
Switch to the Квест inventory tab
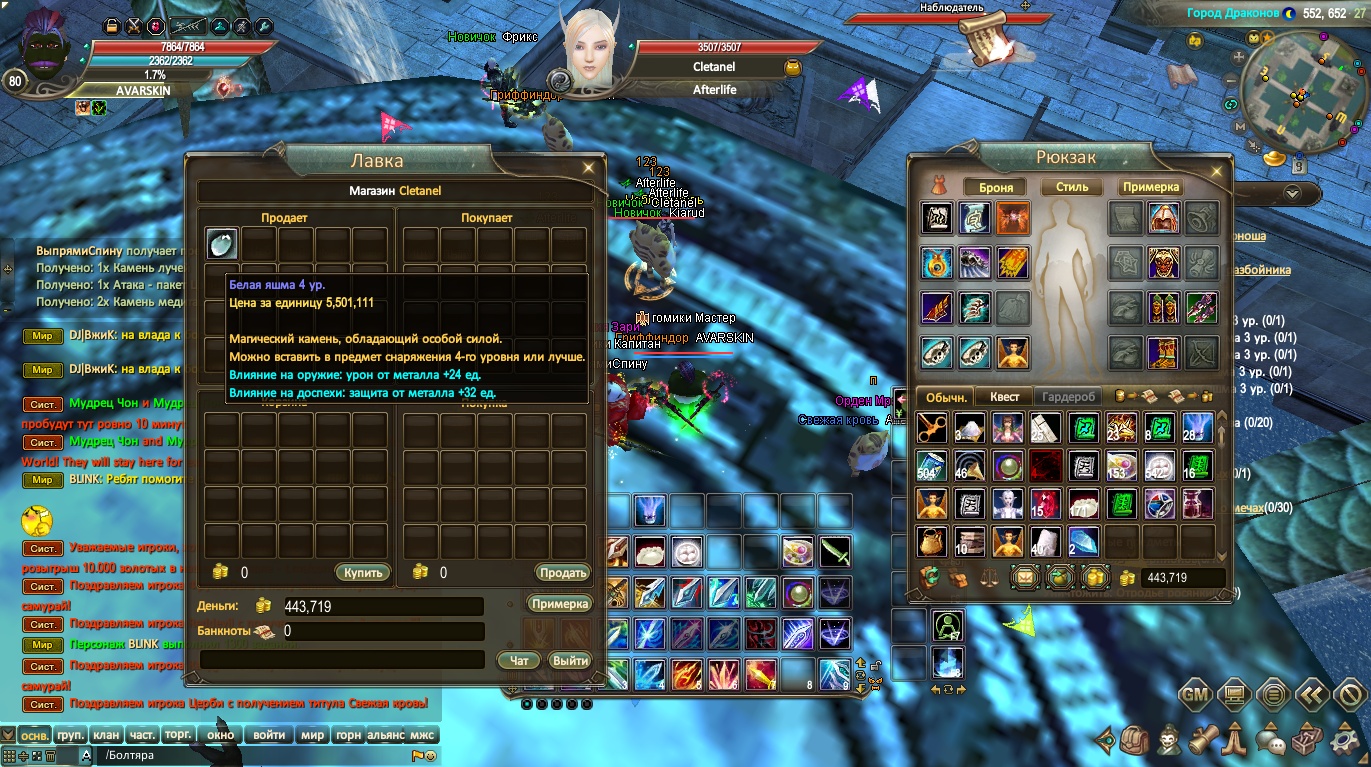(1004, 397)
